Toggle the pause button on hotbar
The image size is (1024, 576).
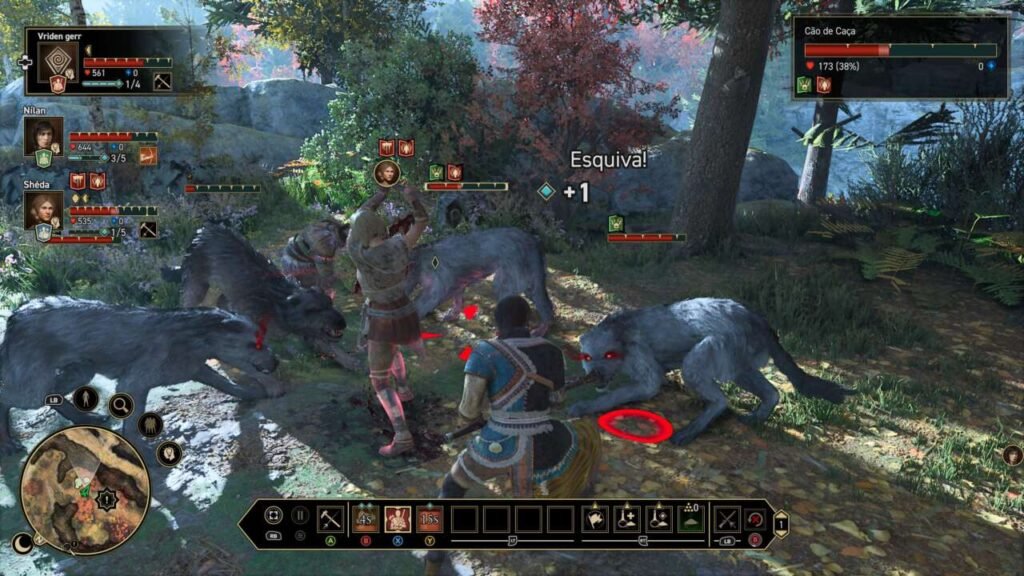pos(299,517)
